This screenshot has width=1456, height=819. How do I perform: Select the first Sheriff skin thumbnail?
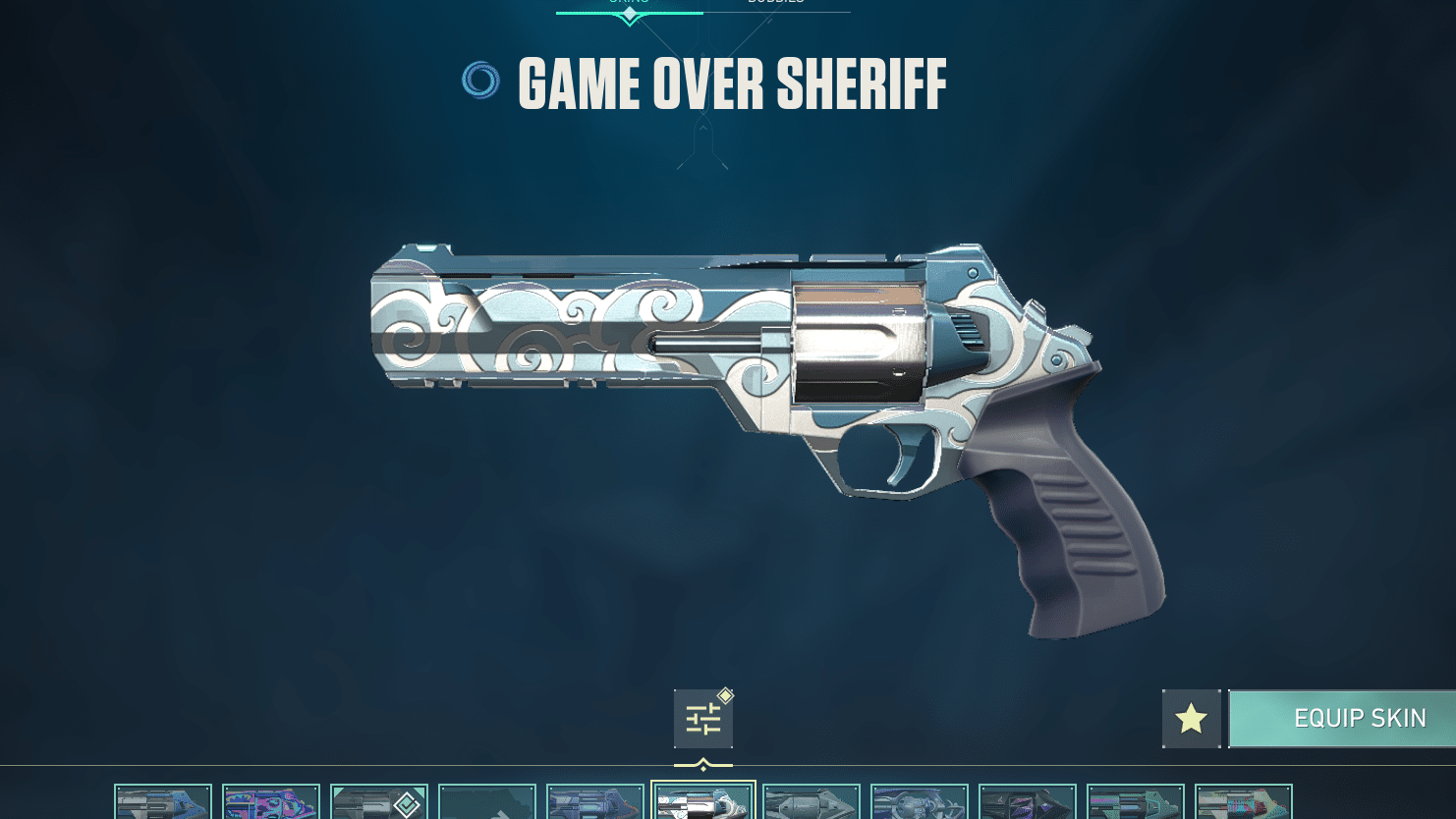(163, 802)
